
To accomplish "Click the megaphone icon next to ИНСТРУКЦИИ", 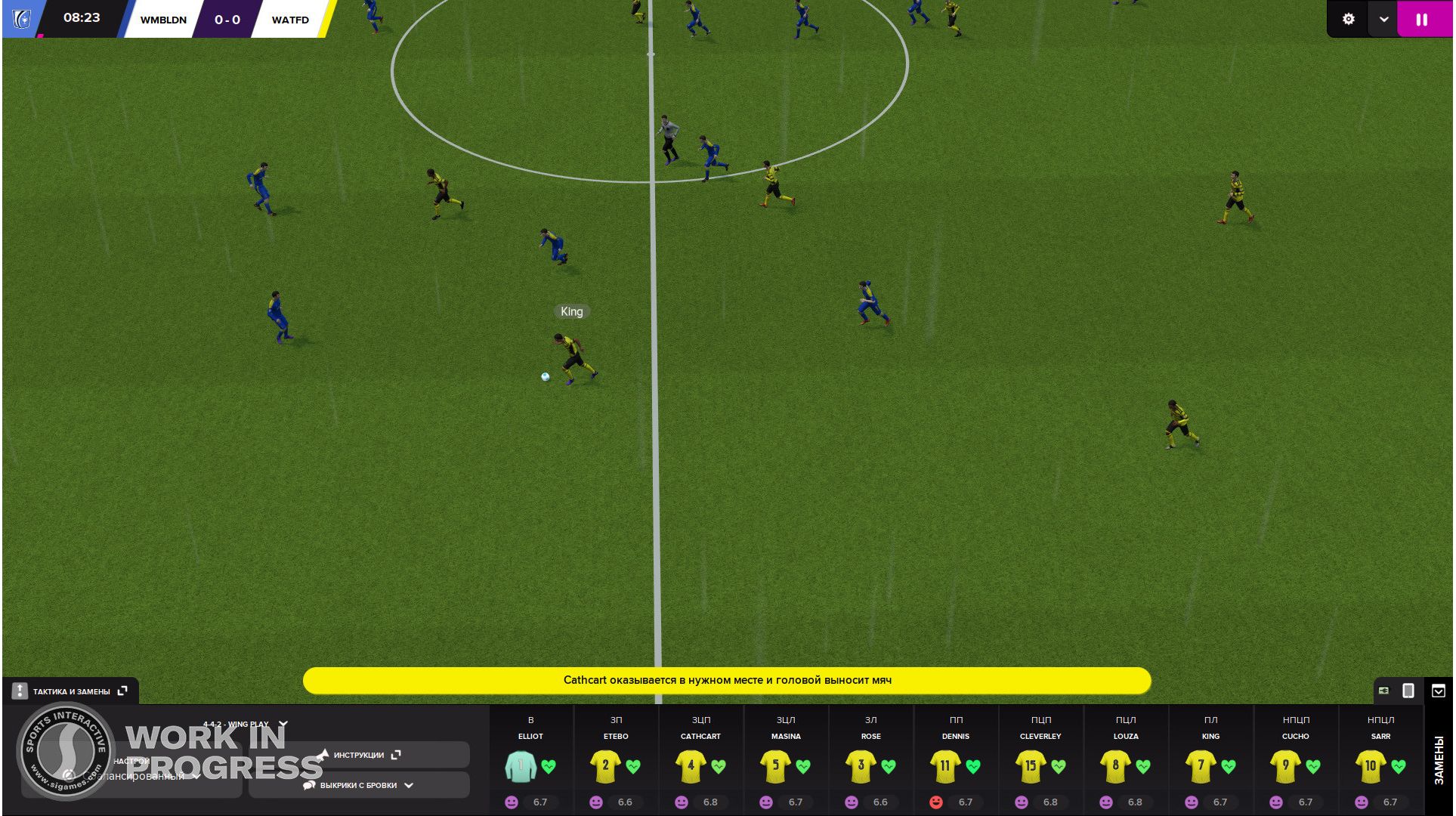I will (323, 753).
